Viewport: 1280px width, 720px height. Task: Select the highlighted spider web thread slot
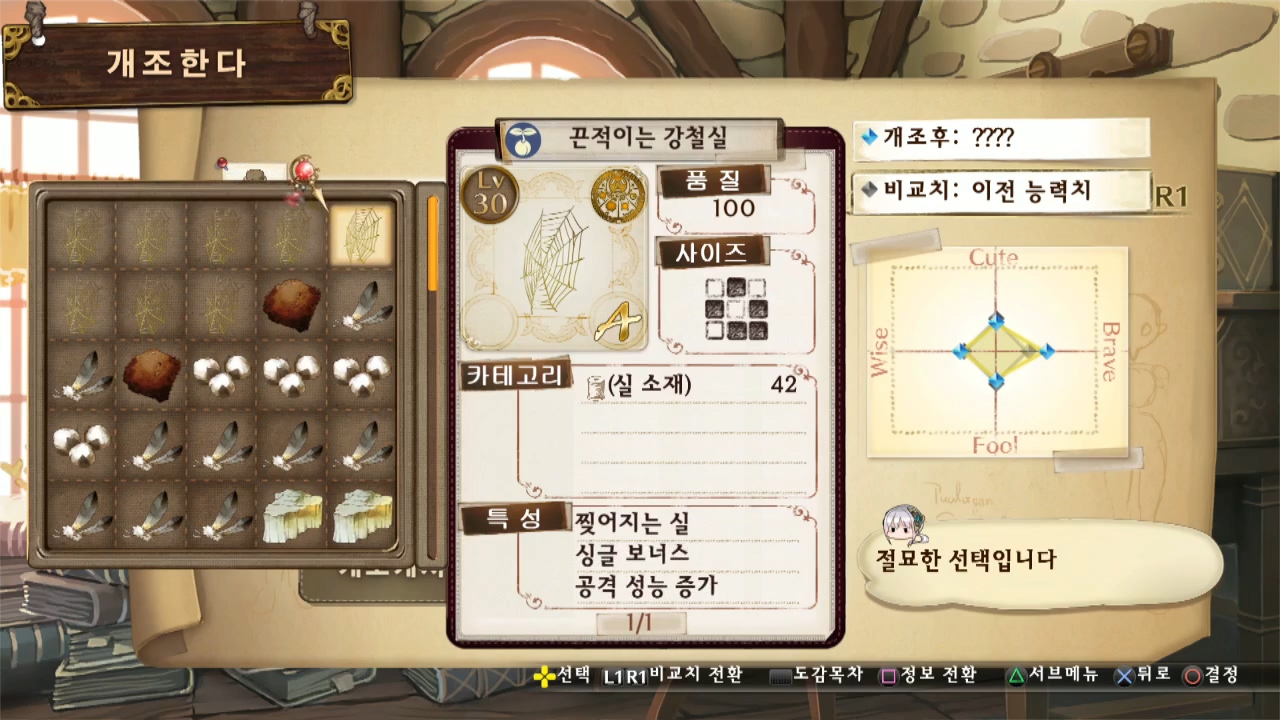(361, 235)
